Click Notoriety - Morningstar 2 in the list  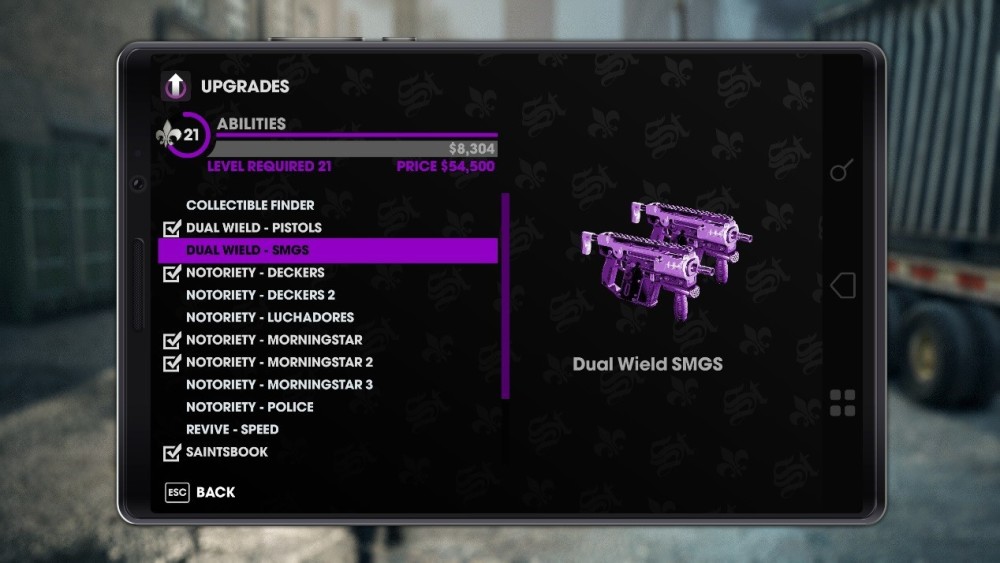pyautogui.click(x=279, y=362)
